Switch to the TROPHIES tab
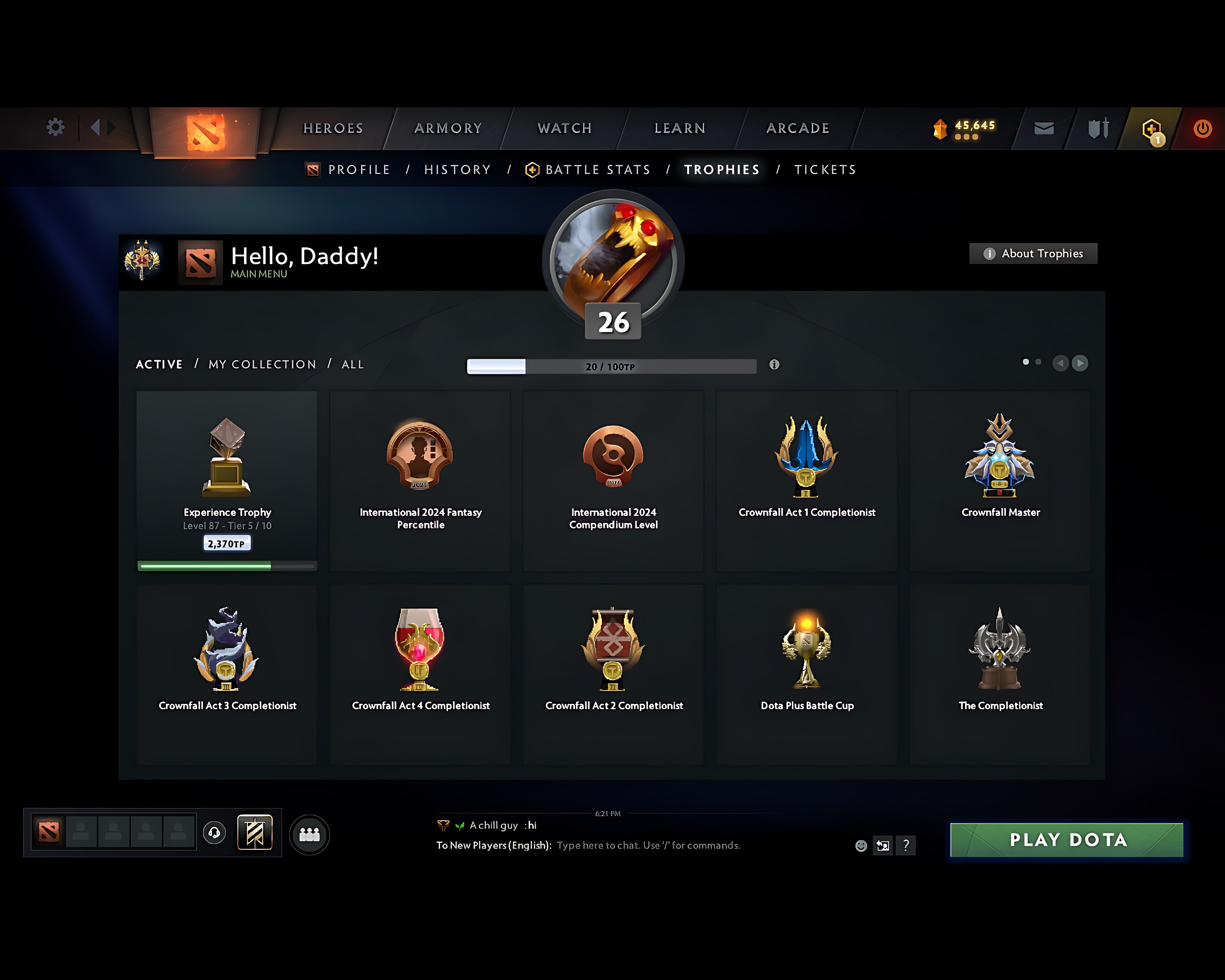Viewport: 1225px width, 980px height. pyautogui.click(x=721, y=169)
